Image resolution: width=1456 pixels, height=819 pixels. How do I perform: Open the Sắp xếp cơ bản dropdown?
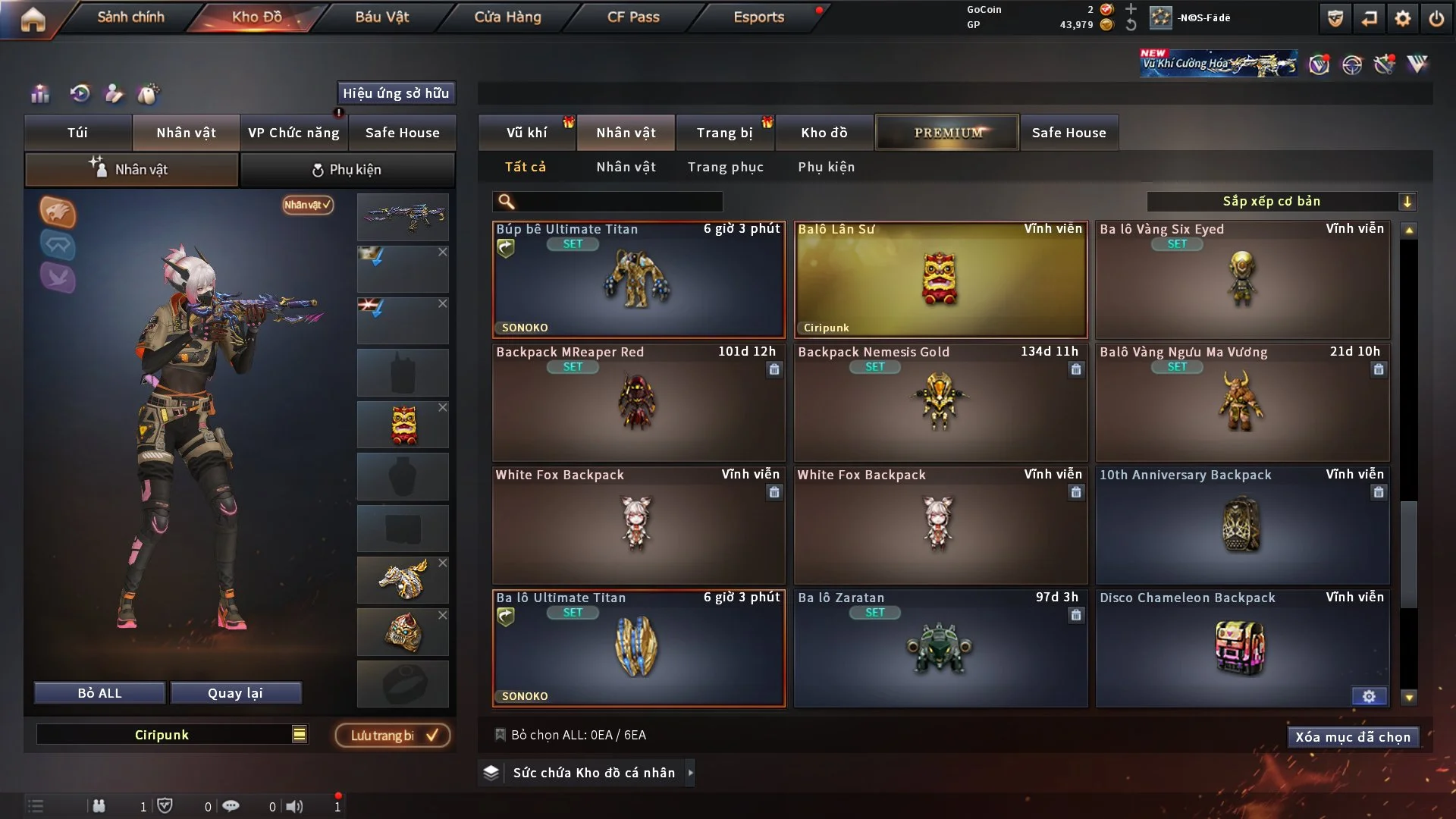pos(1281,201)
